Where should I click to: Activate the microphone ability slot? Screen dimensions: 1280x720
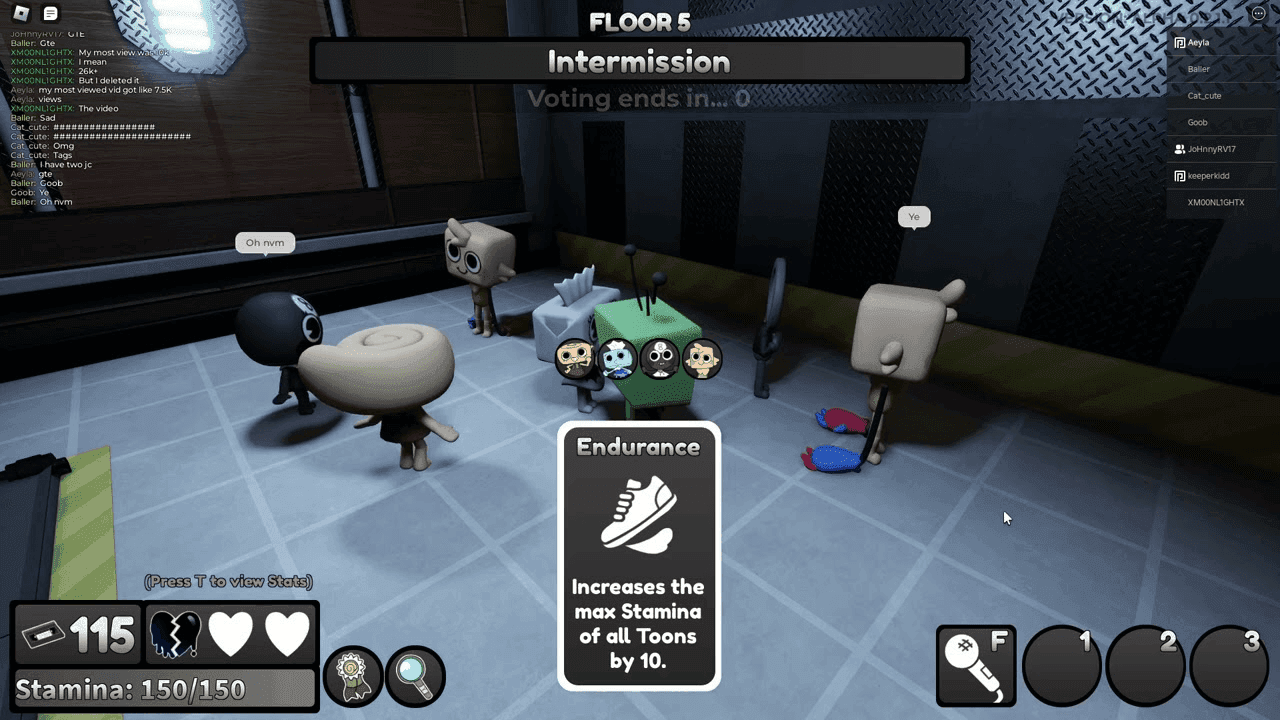[976, 665]
